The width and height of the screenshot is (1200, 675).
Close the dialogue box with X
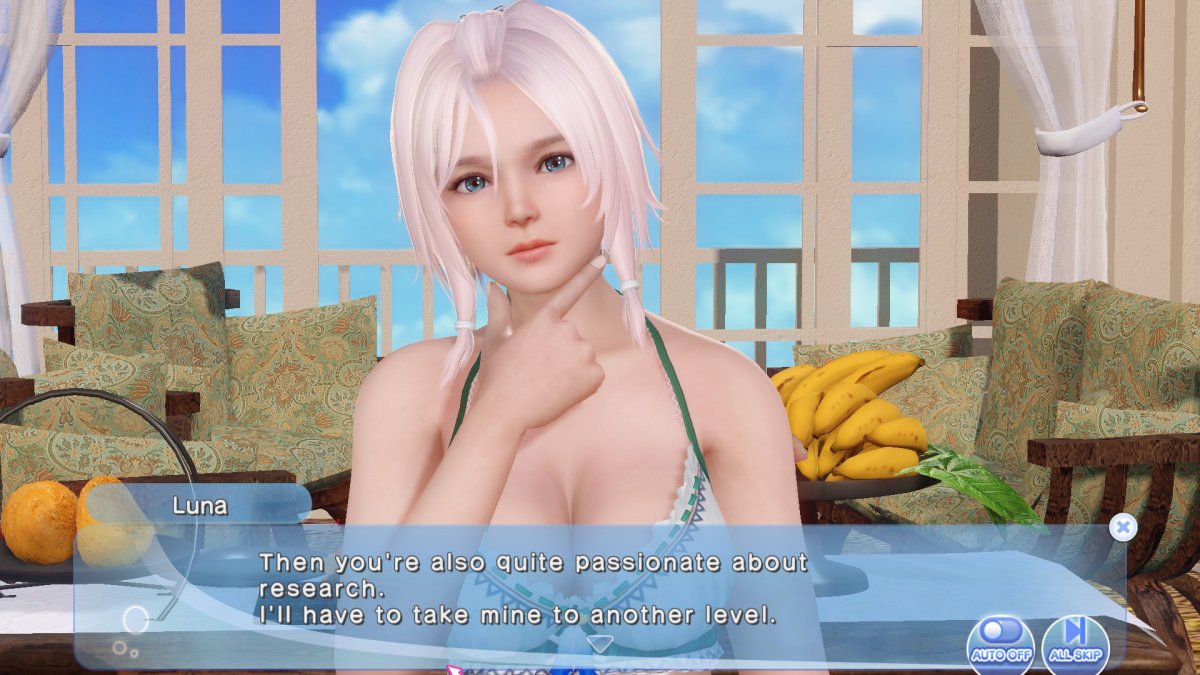click(1123, 526)
